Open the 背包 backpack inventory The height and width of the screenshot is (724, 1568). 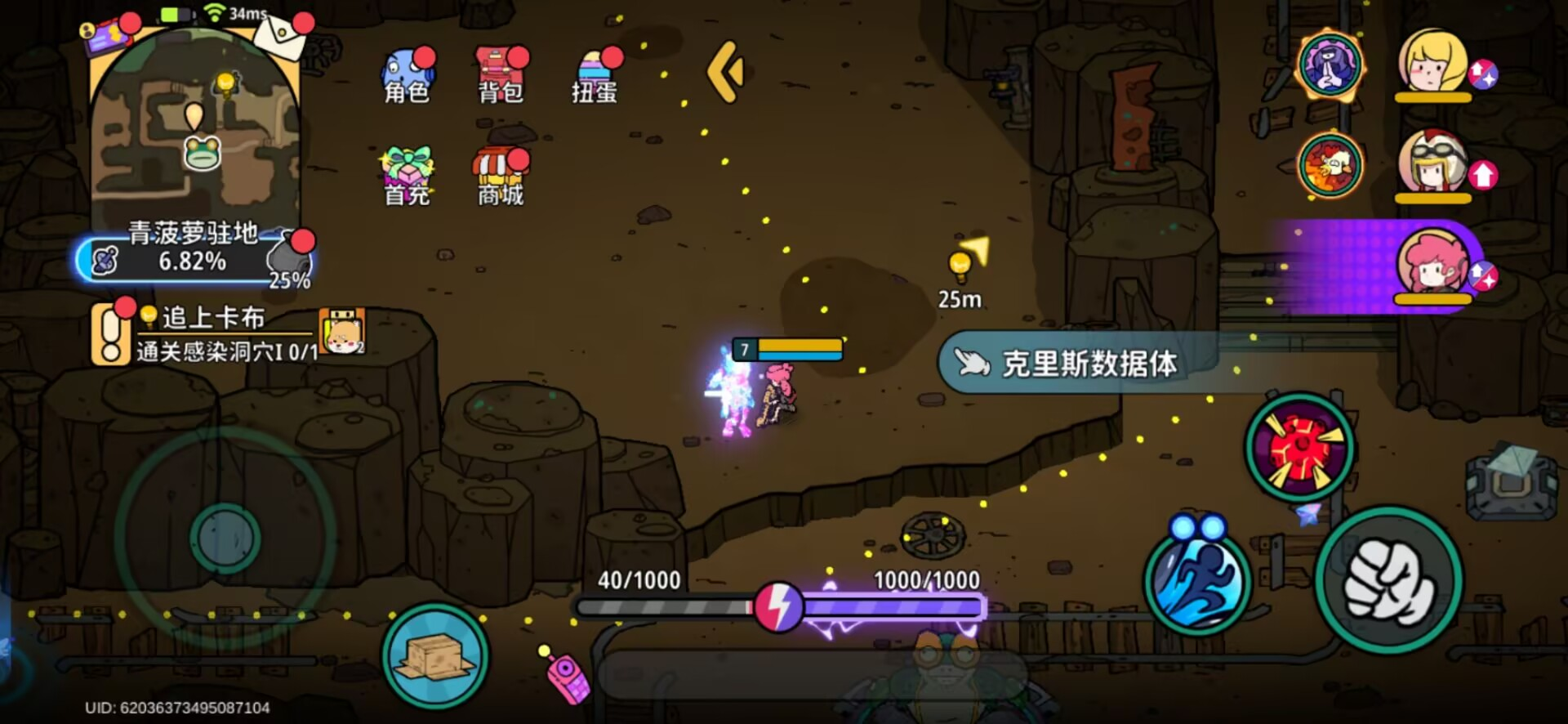(x=500, y=74)
